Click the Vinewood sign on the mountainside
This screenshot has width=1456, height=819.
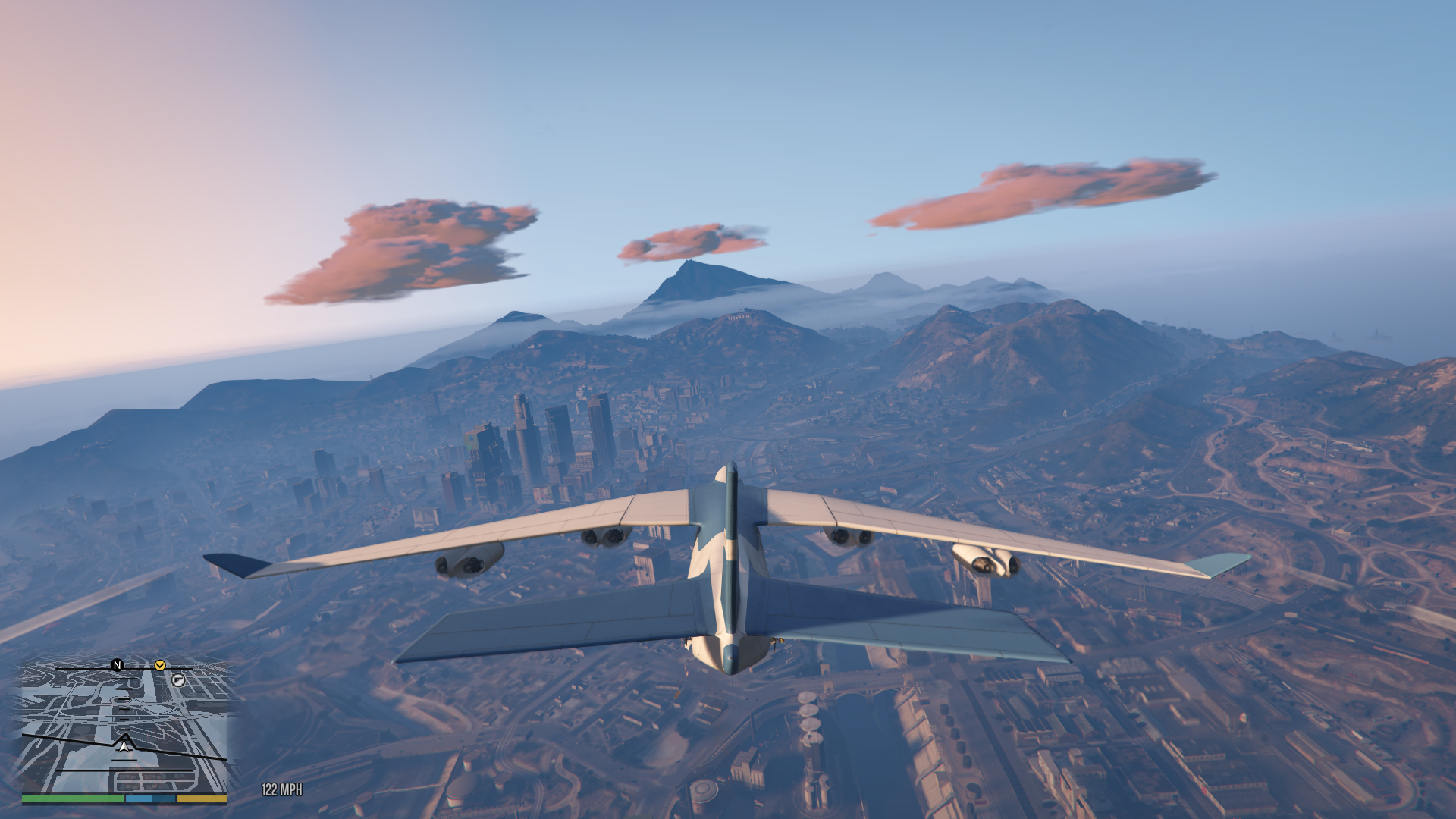click(738, 317)
